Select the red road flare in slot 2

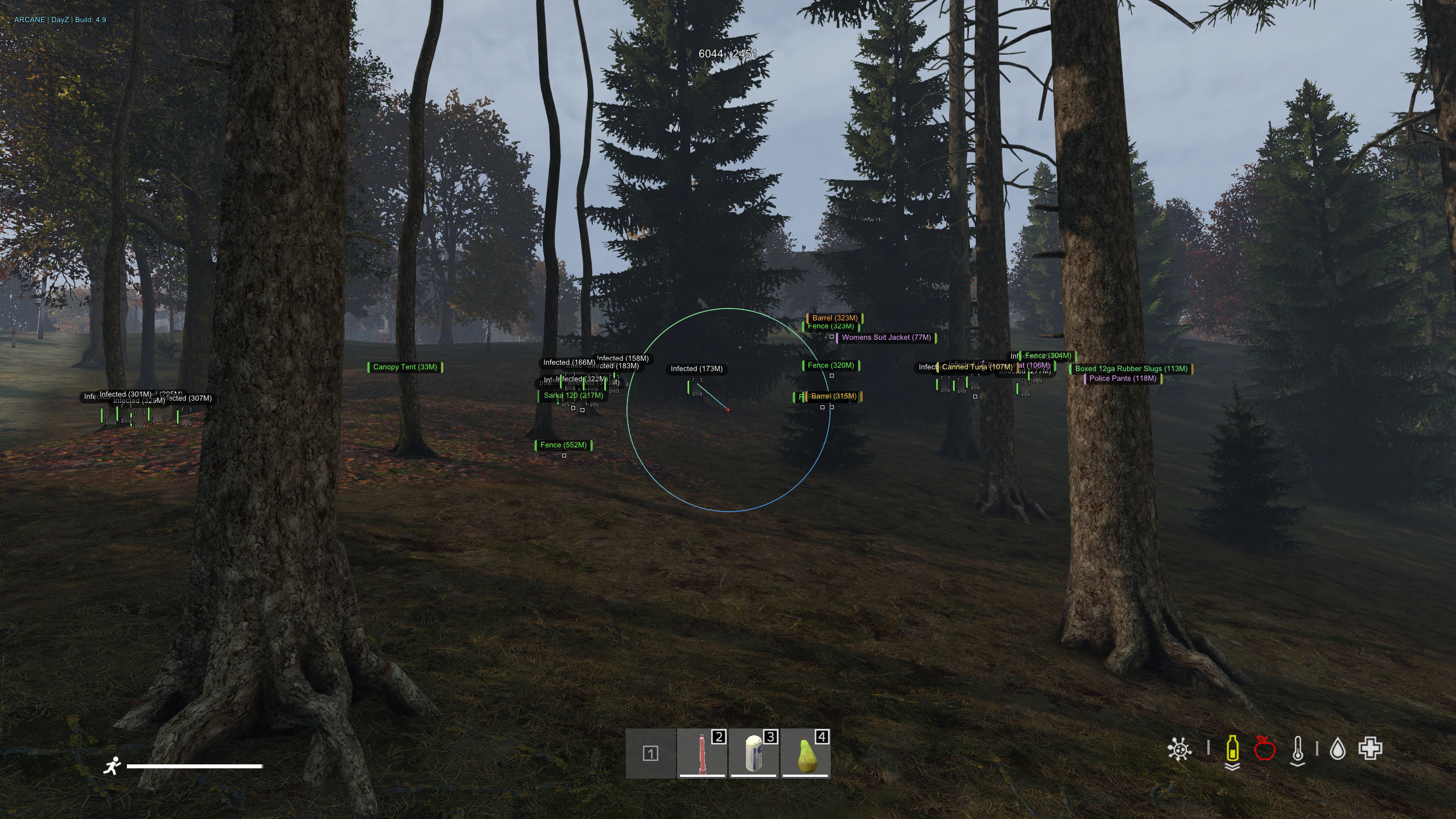(x=702, y=753)
